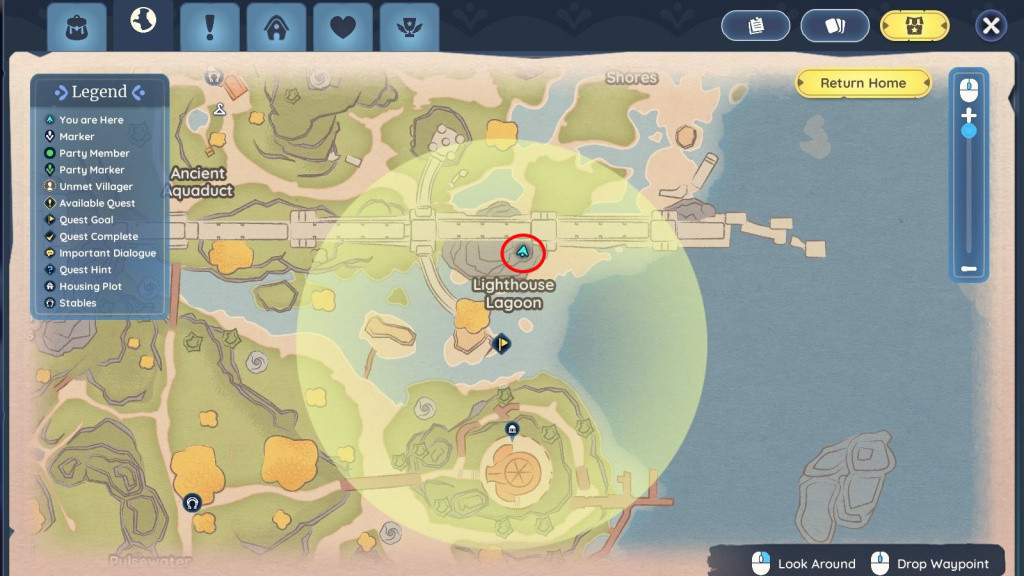This screenshot has height=576, width=1024.
Task: Select the yellow quest goal marker
Action: coord(501,344)
